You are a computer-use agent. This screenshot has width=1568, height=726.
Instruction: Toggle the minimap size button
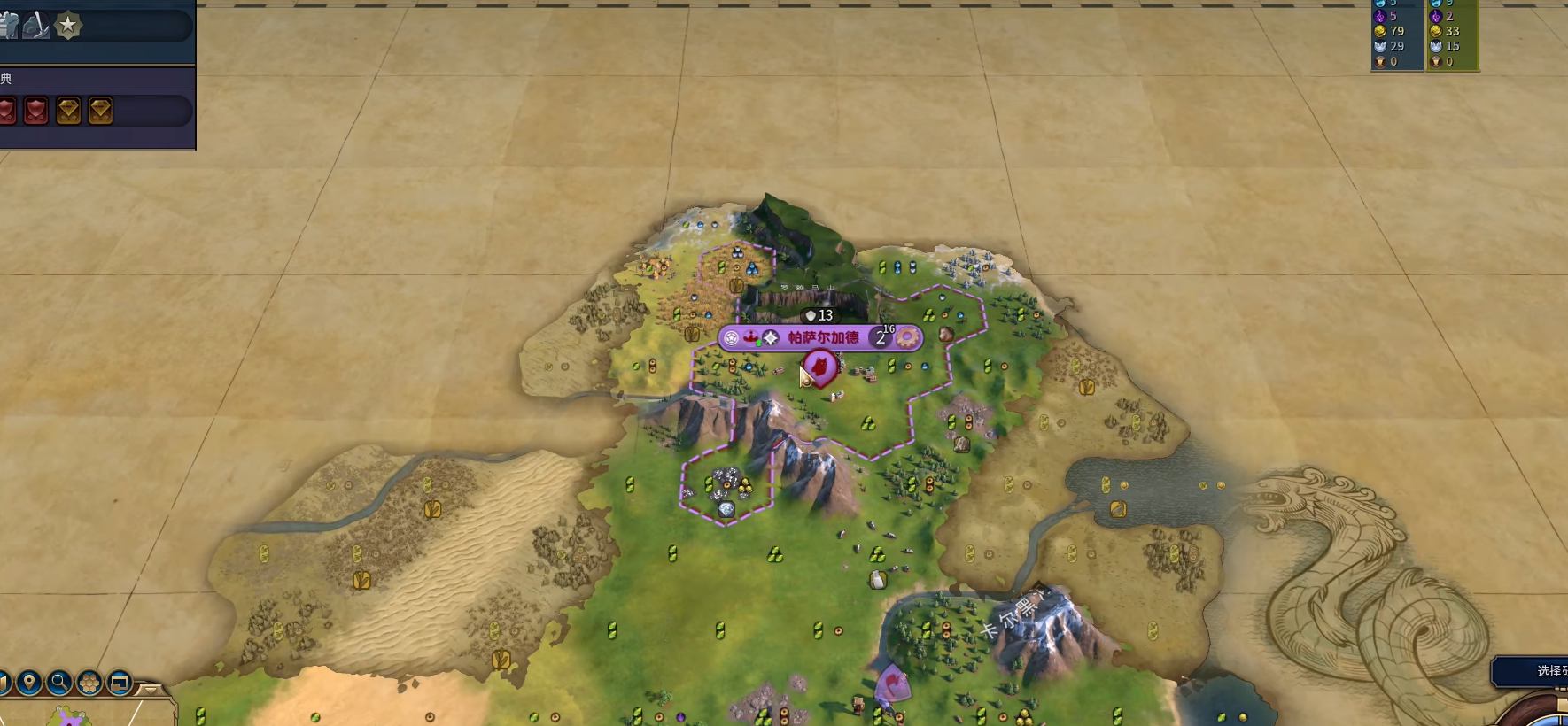[x=119, y=683]
